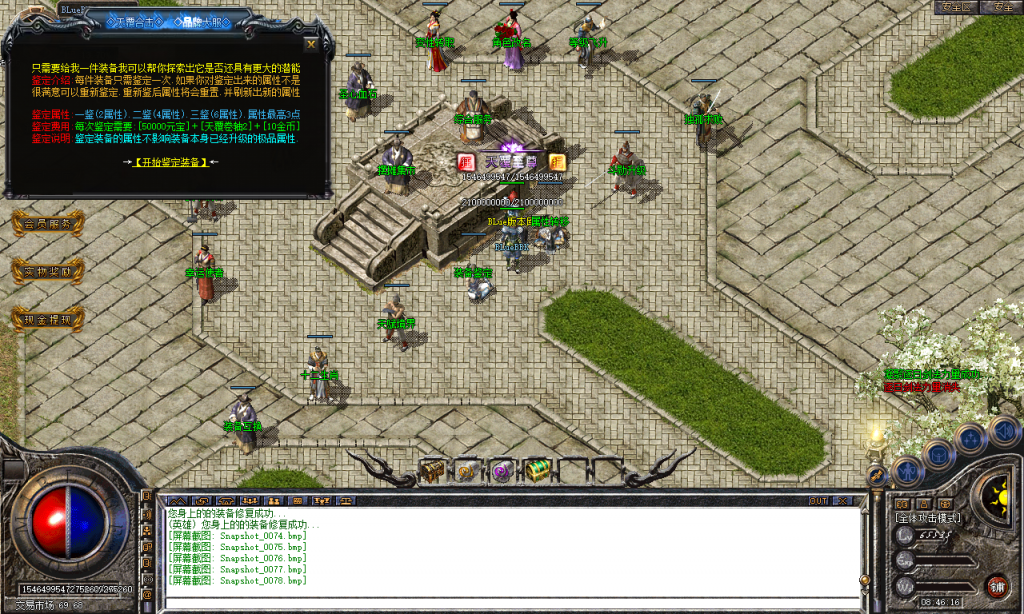This screenshot has height=614, width=1024.
Task: Click the OUT button above the chat
Action: 819,500
